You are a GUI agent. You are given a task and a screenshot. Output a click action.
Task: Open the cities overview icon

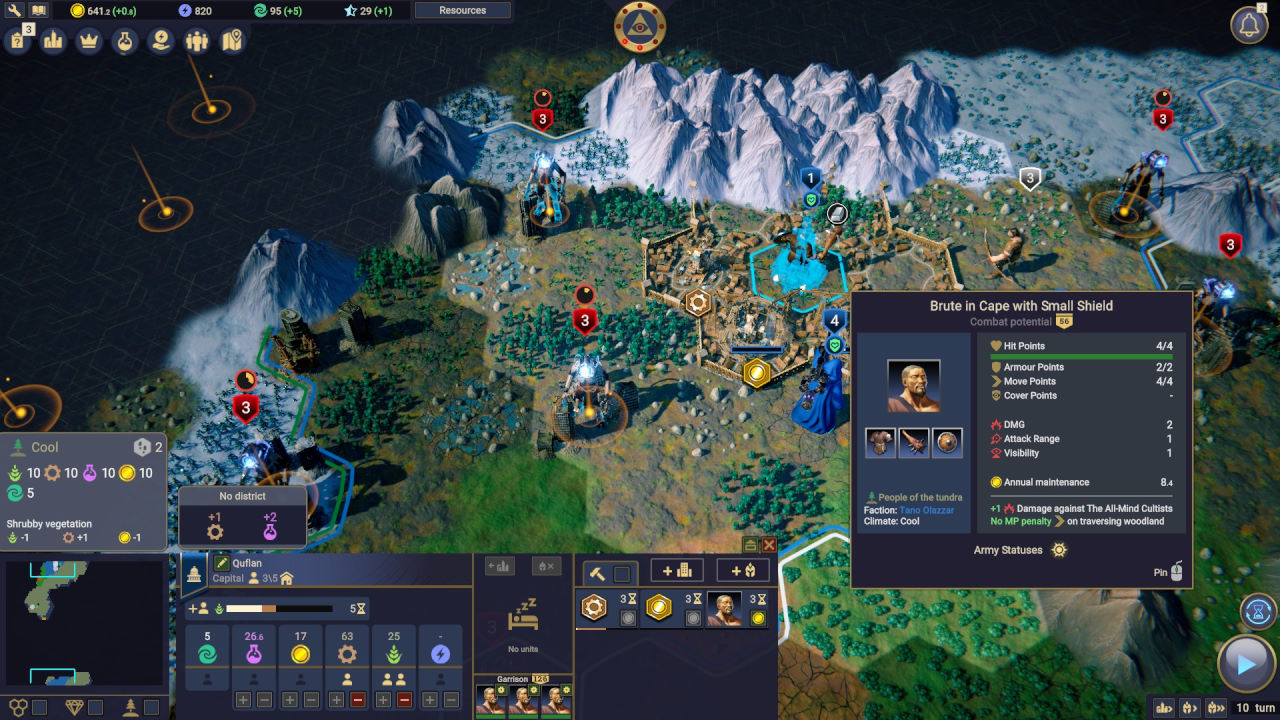(54, 41)
